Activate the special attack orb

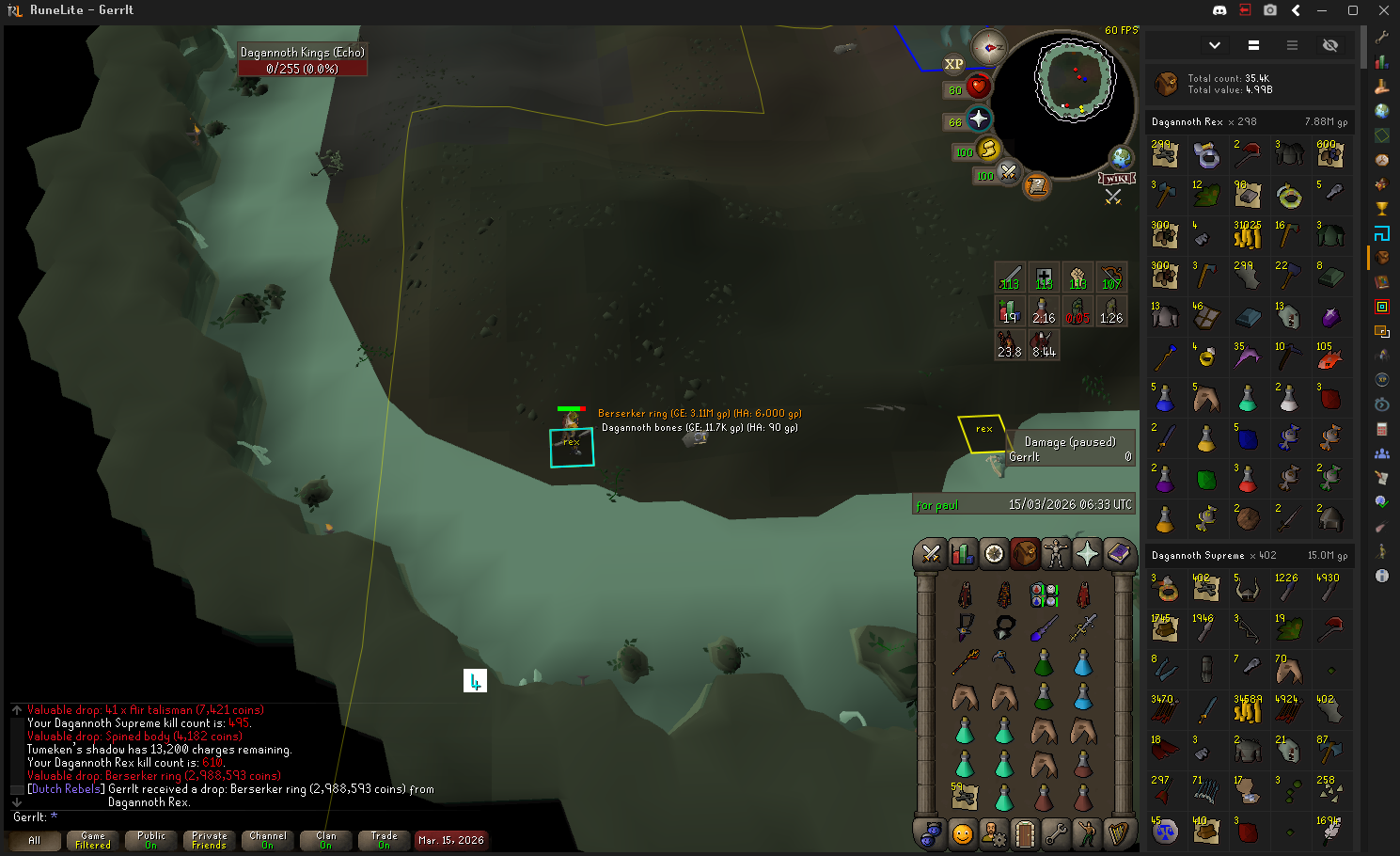tap(1008, 172)
